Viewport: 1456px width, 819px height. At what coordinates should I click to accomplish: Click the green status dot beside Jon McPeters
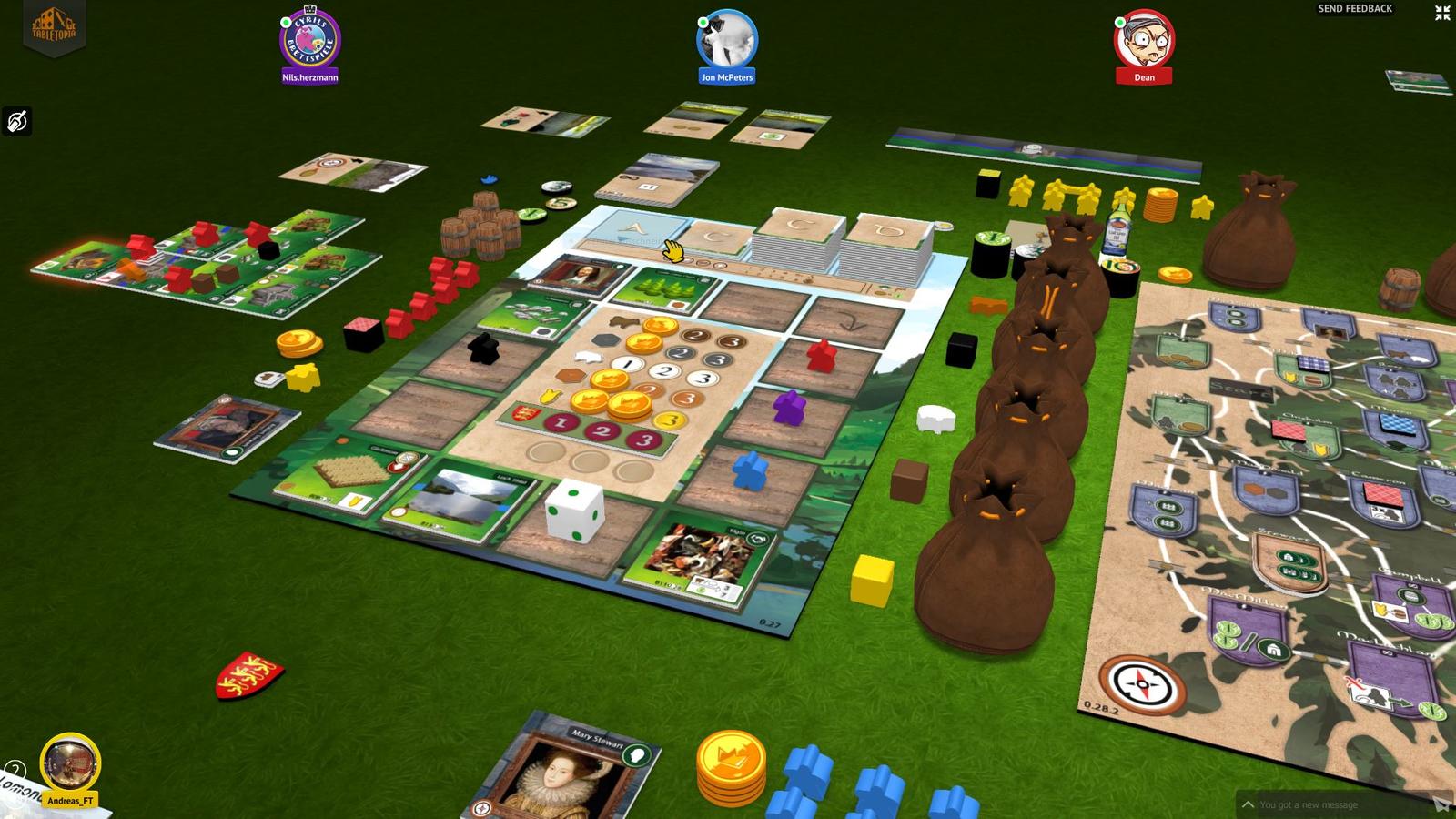pos(703,22)
